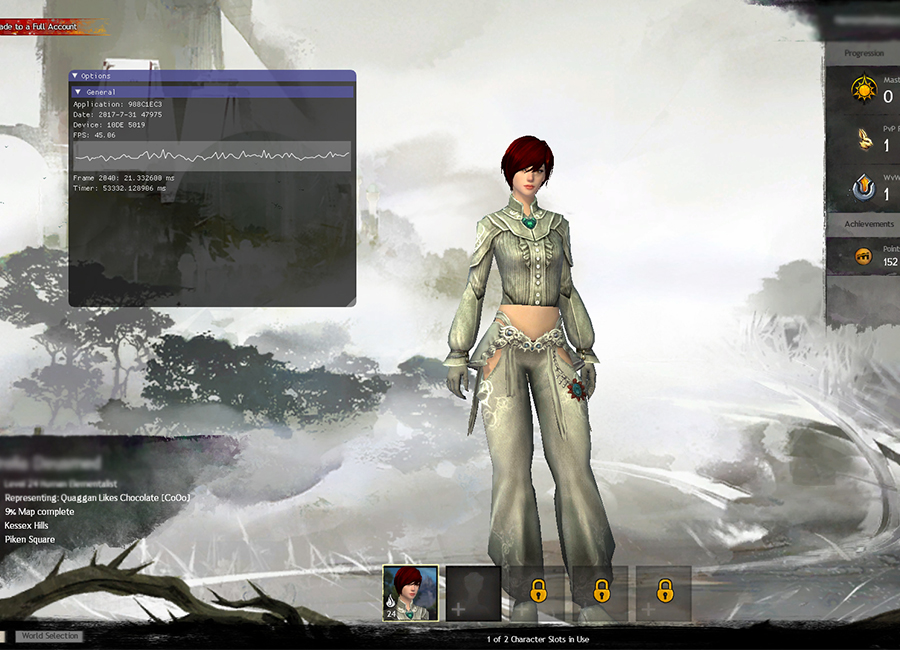Select the red-haired level 24 character portrait
900x650 pixels.
click(x=410, y=593)
